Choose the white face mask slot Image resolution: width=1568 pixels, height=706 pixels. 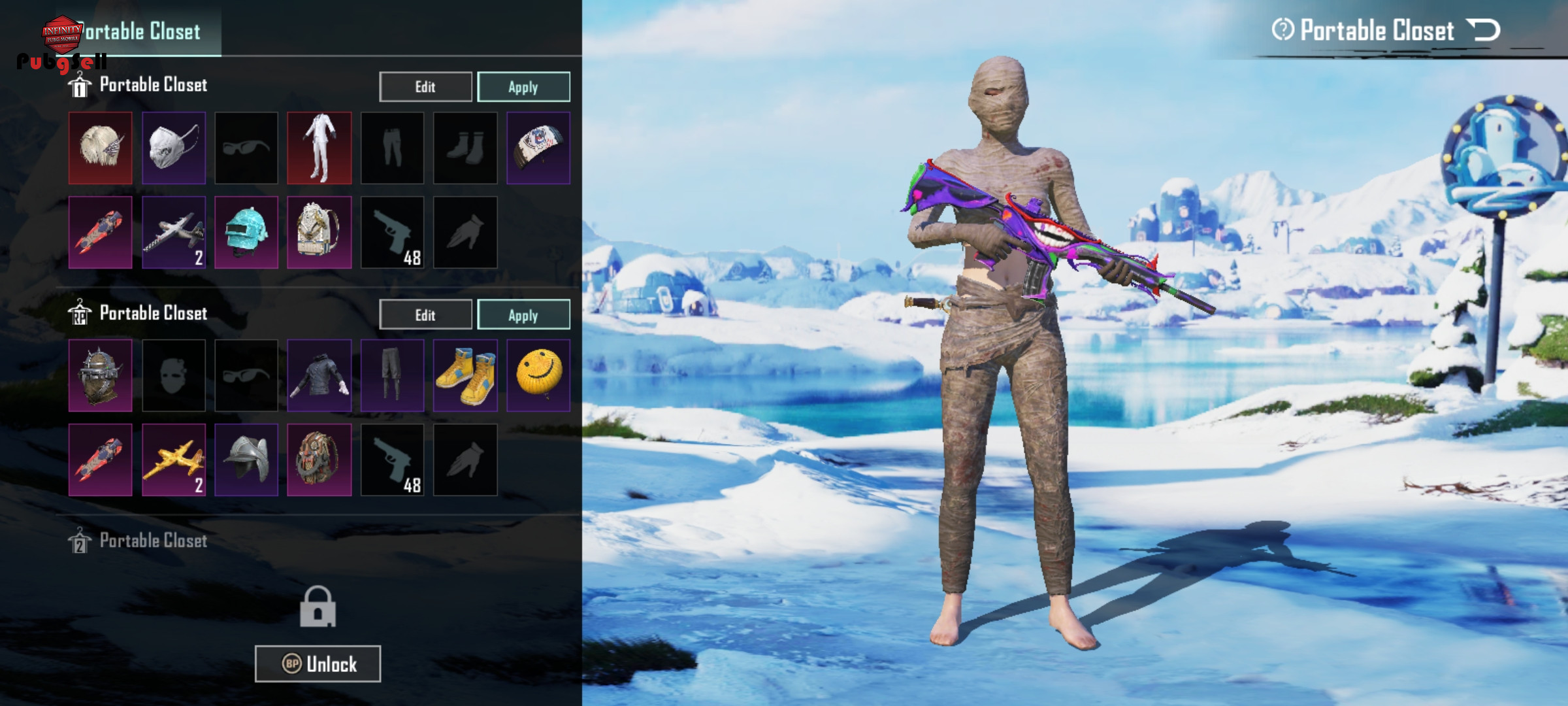coord(174,148)
